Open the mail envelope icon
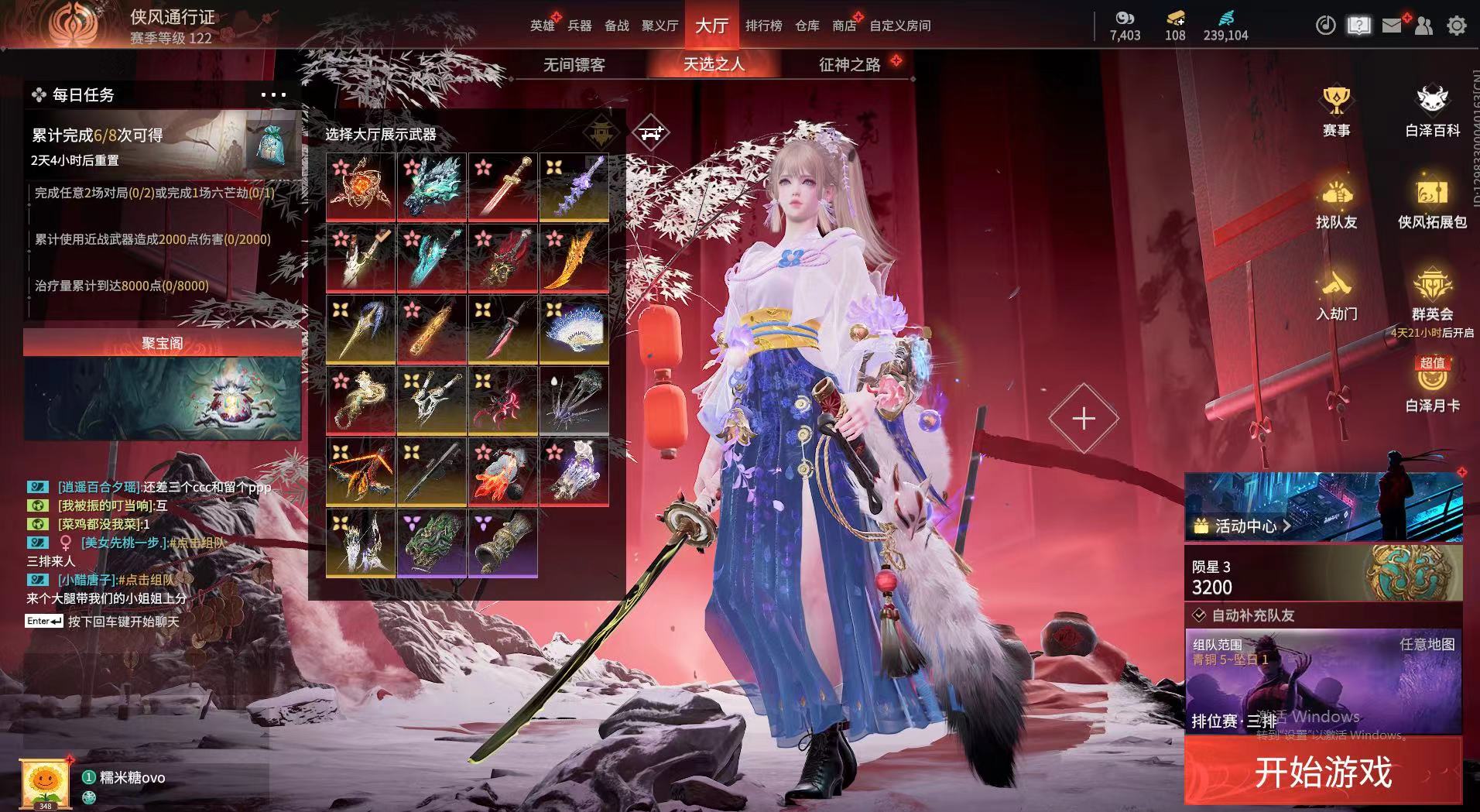 1391,26
